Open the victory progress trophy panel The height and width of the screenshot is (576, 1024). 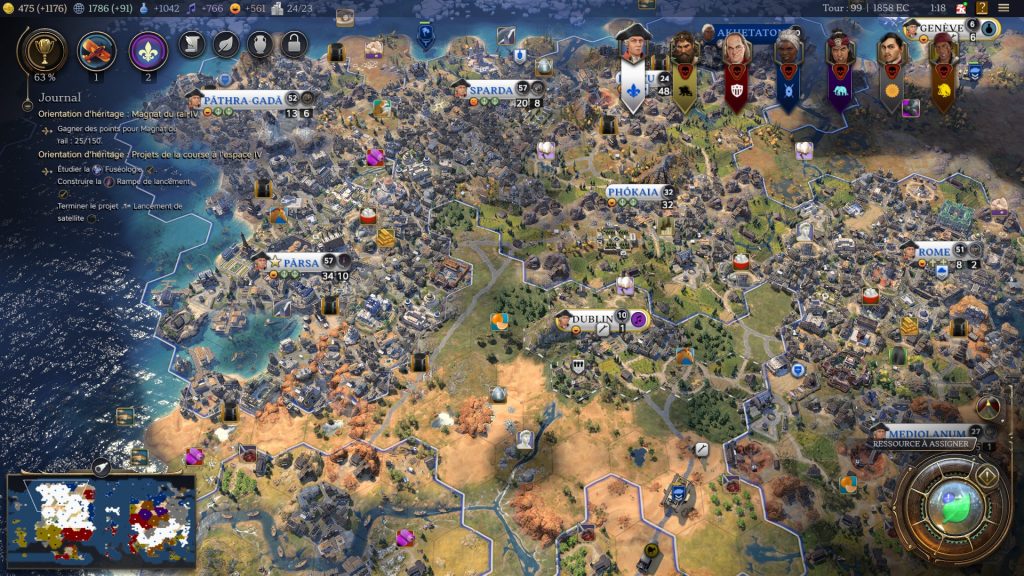pyautogui.click(x=44, y=47)
